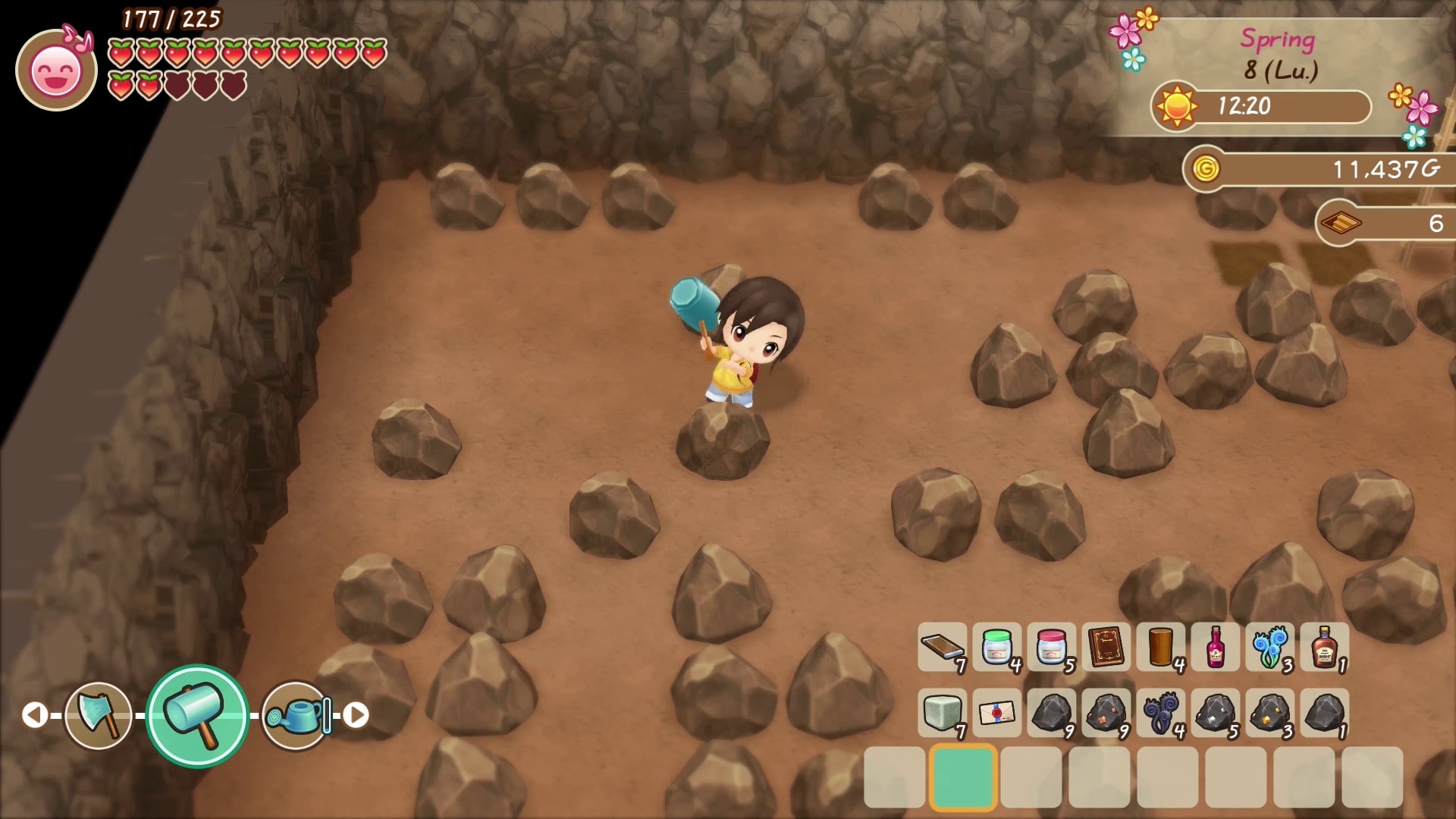Screen dimensions: 1456x819
Task: Pick the gold ore stack
Action: pos(1269,713)
